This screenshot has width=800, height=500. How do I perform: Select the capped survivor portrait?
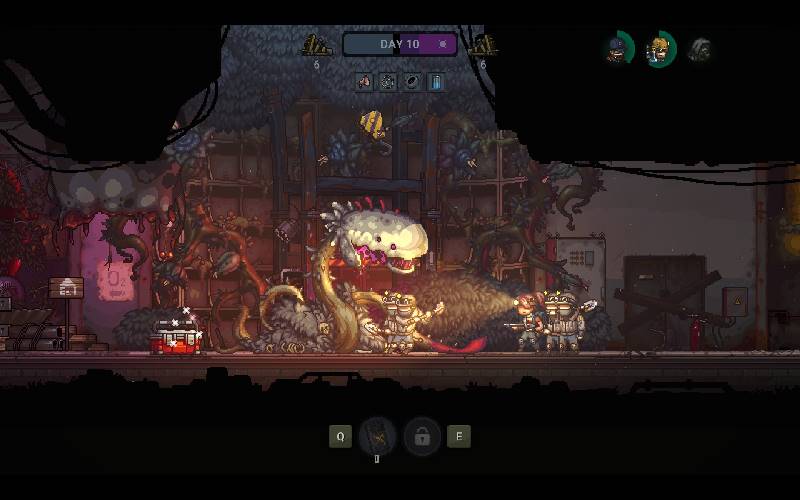(618, 48)
